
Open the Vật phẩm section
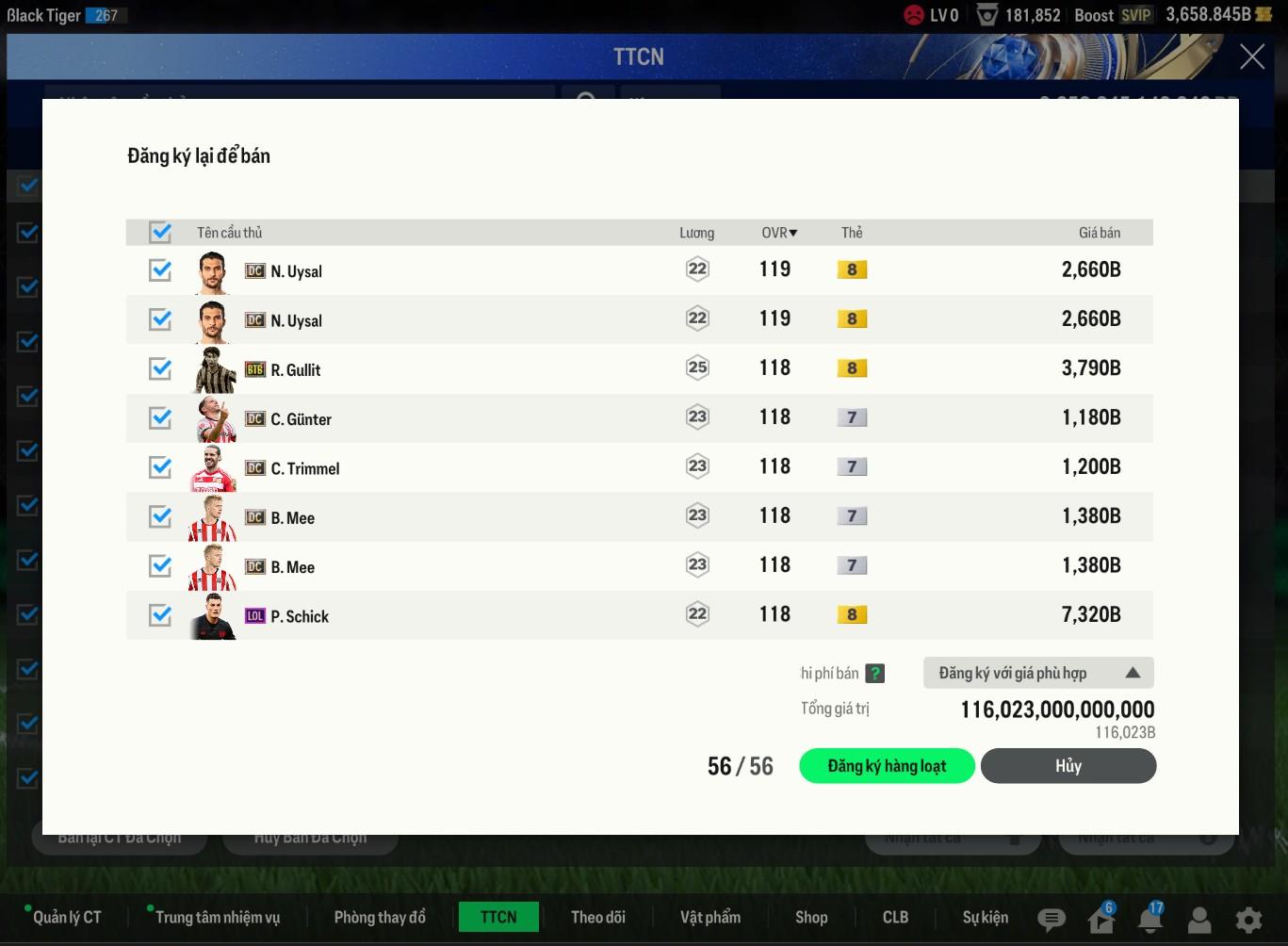pos(710,917)
